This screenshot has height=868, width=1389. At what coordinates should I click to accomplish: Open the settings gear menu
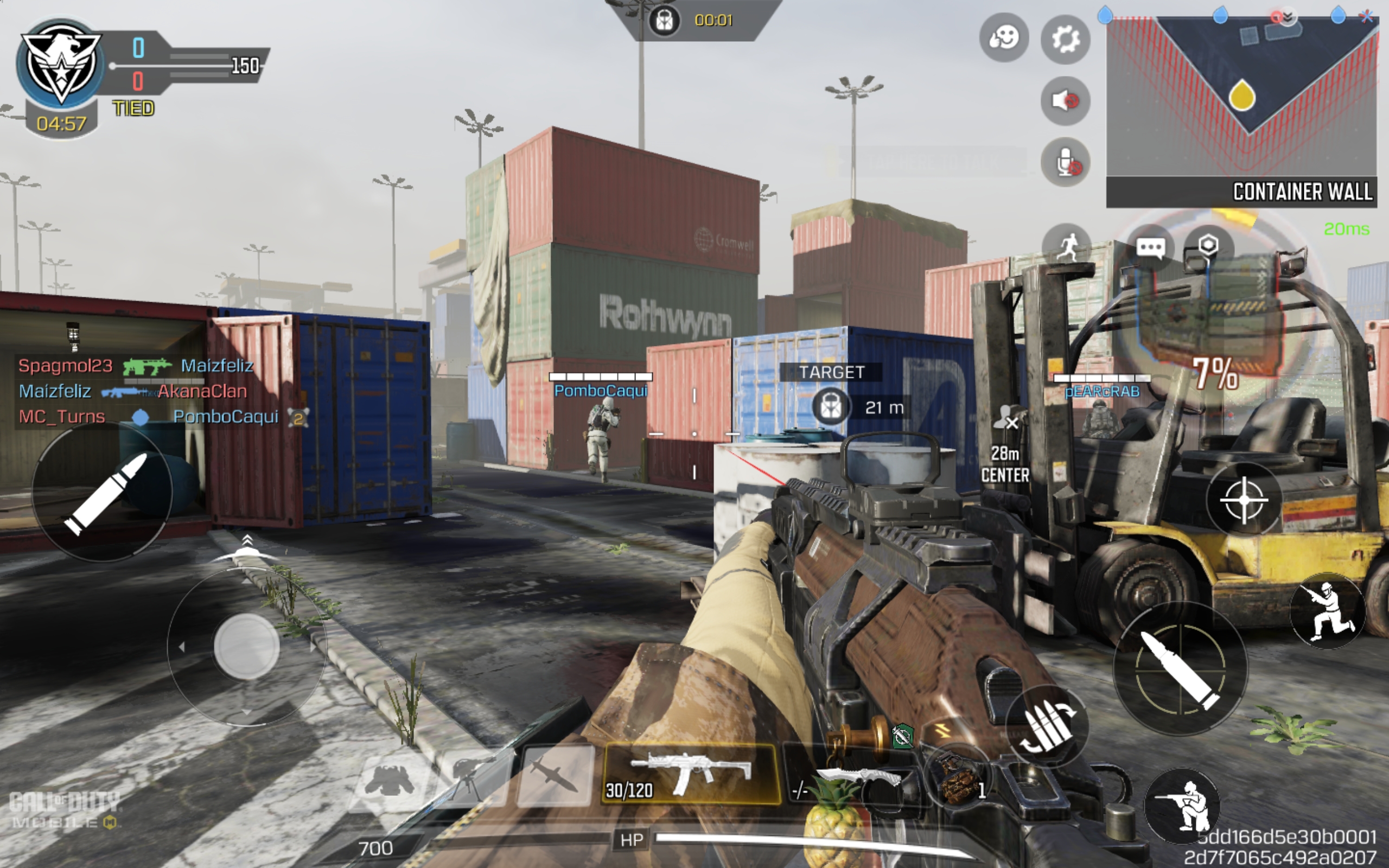(1065, 40)
